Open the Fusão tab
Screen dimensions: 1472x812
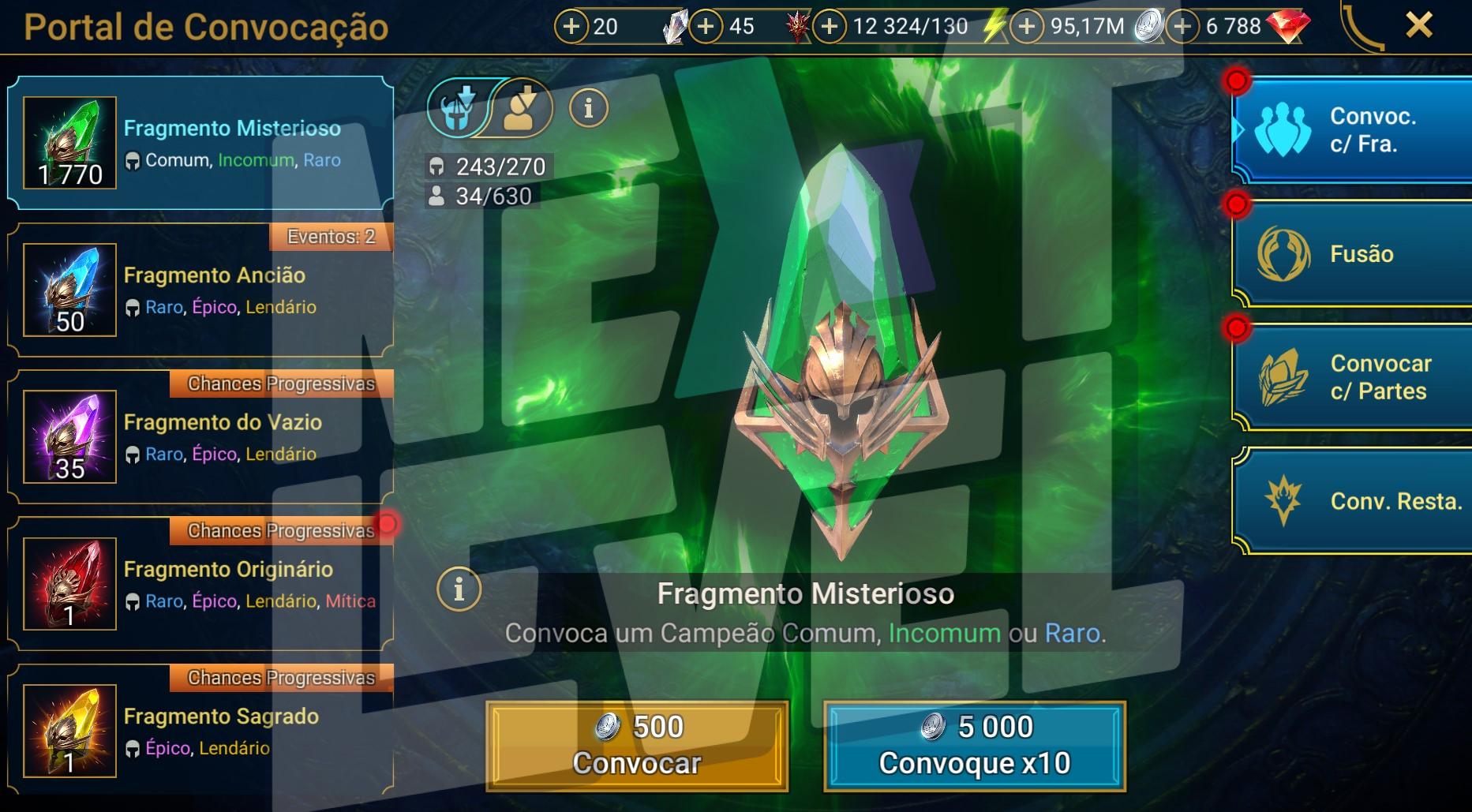click(1353, 254)
